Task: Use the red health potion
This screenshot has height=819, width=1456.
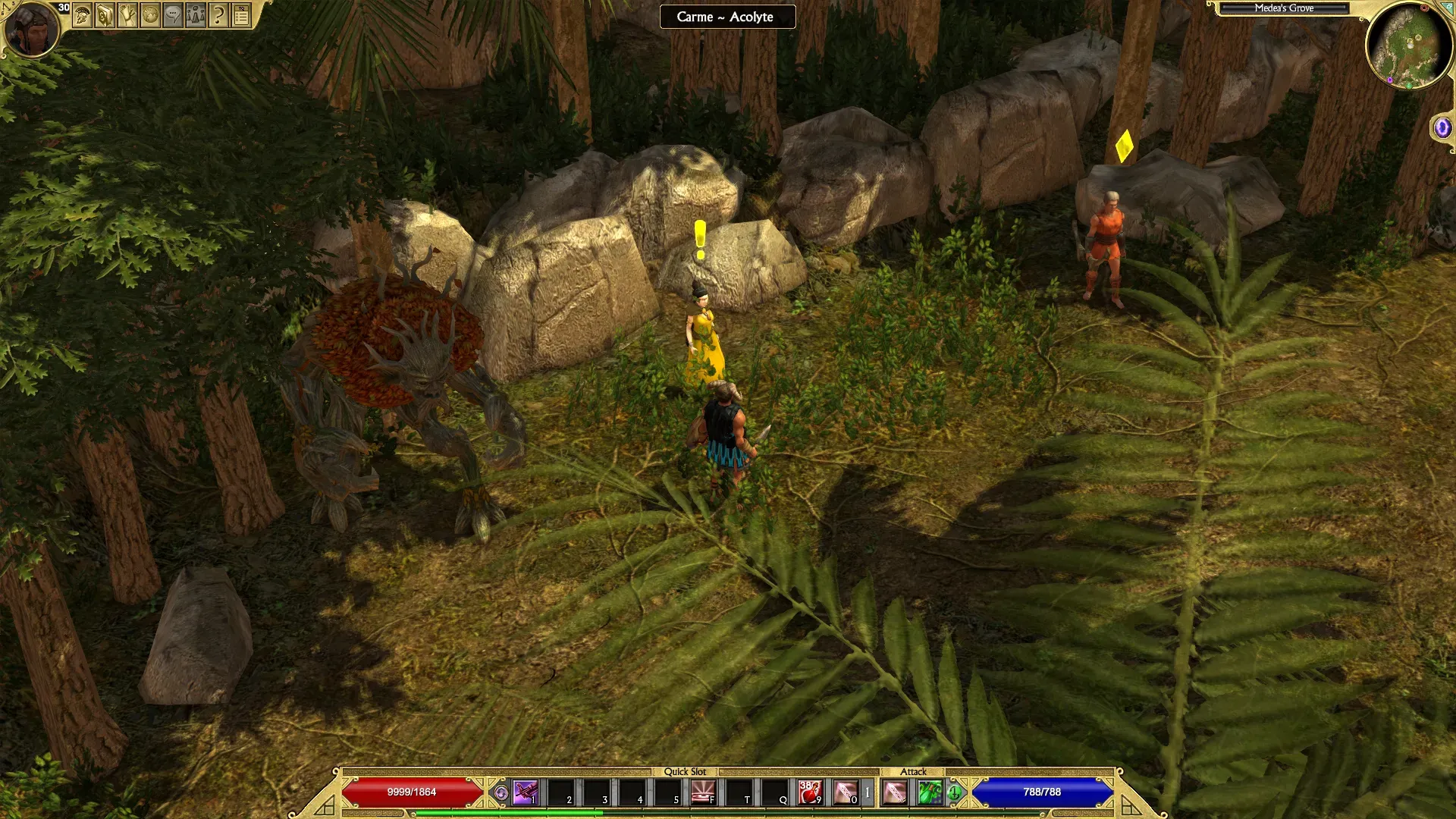Action: 810,792
